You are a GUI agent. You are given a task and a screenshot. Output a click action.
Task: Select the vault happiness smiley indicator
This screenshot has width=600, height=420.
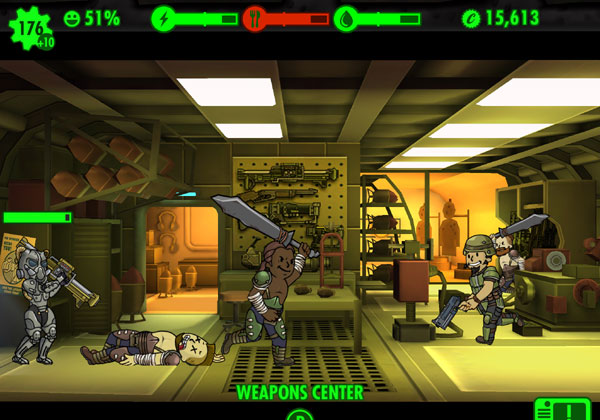pos(70,18)
